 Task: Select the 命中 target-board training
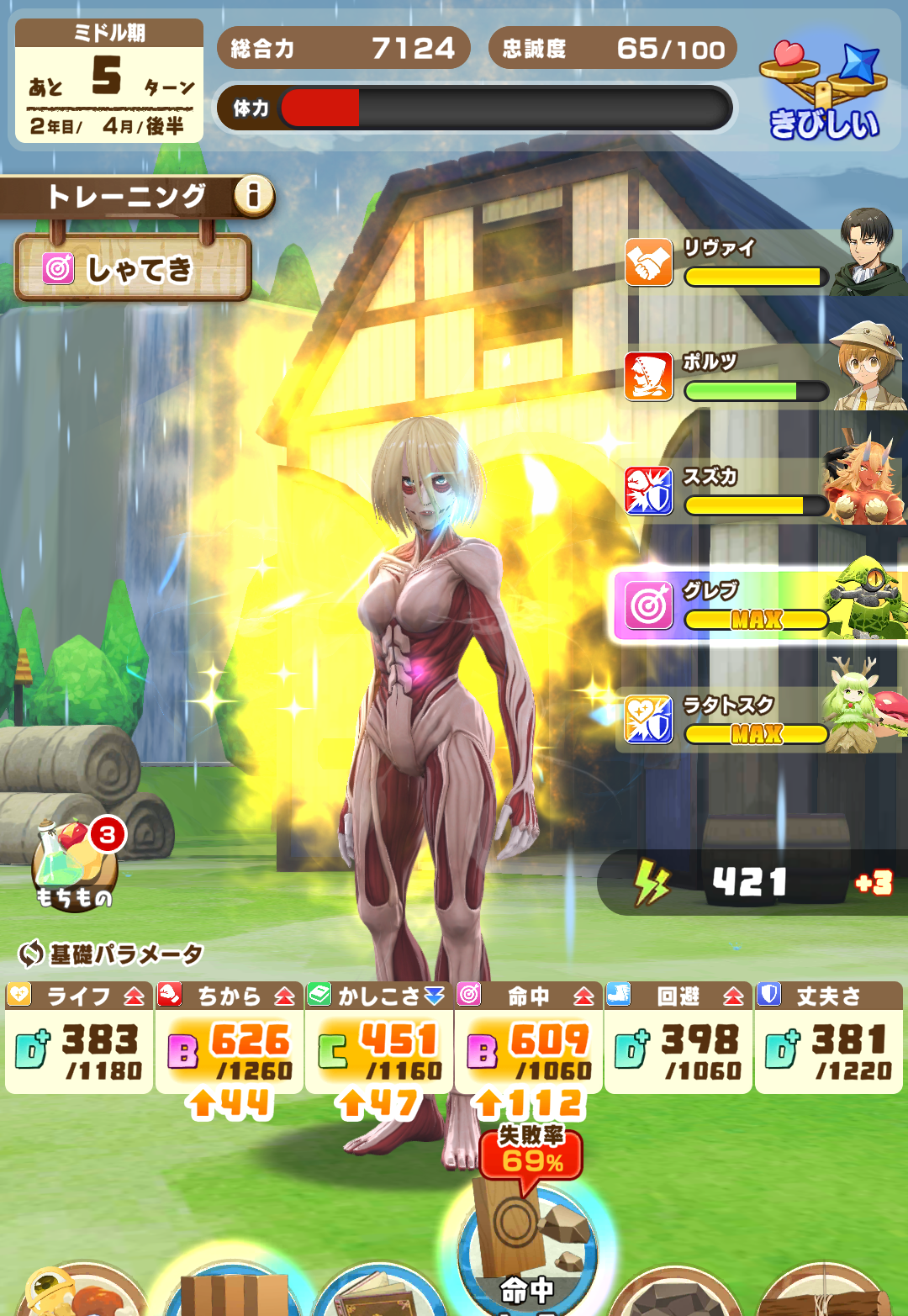click(528, 1253)
